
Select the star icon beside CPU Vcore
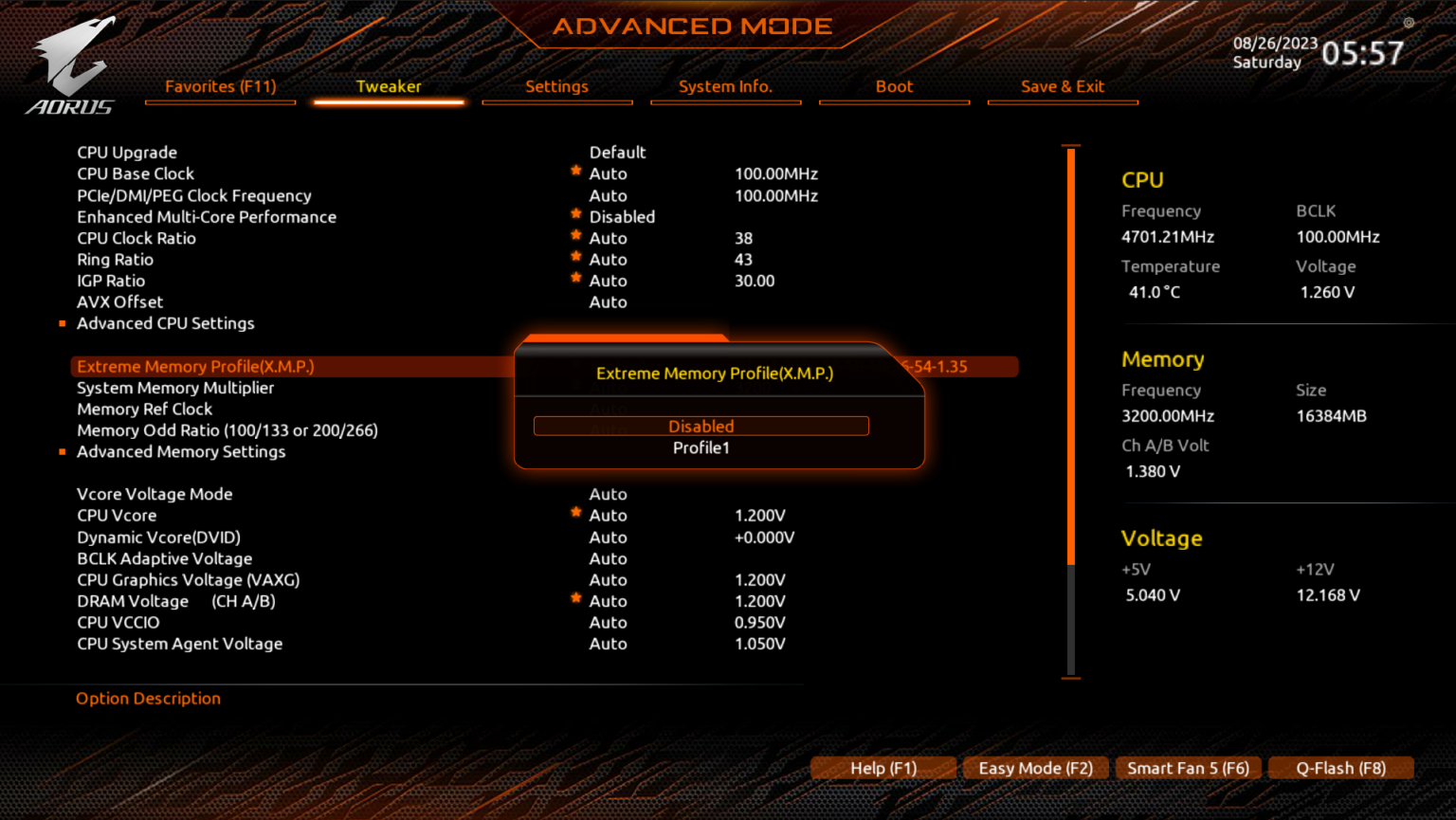click(x=575, y=511)
